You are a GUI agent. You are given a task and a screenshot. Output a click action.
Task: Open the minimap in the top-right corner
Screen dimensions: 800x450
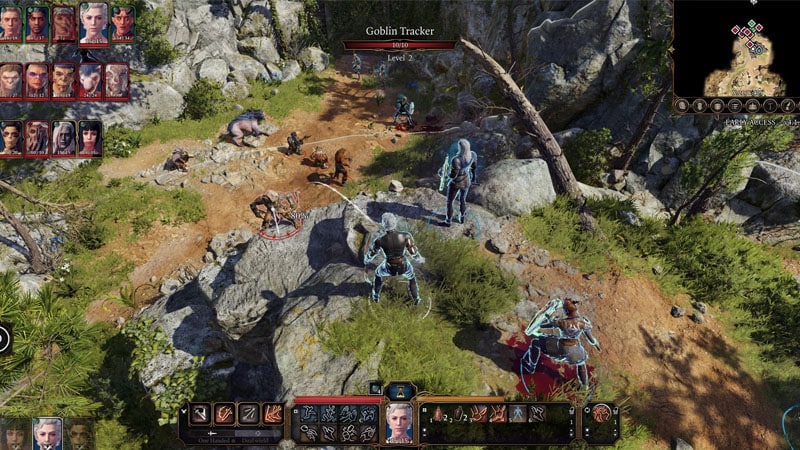735,47
